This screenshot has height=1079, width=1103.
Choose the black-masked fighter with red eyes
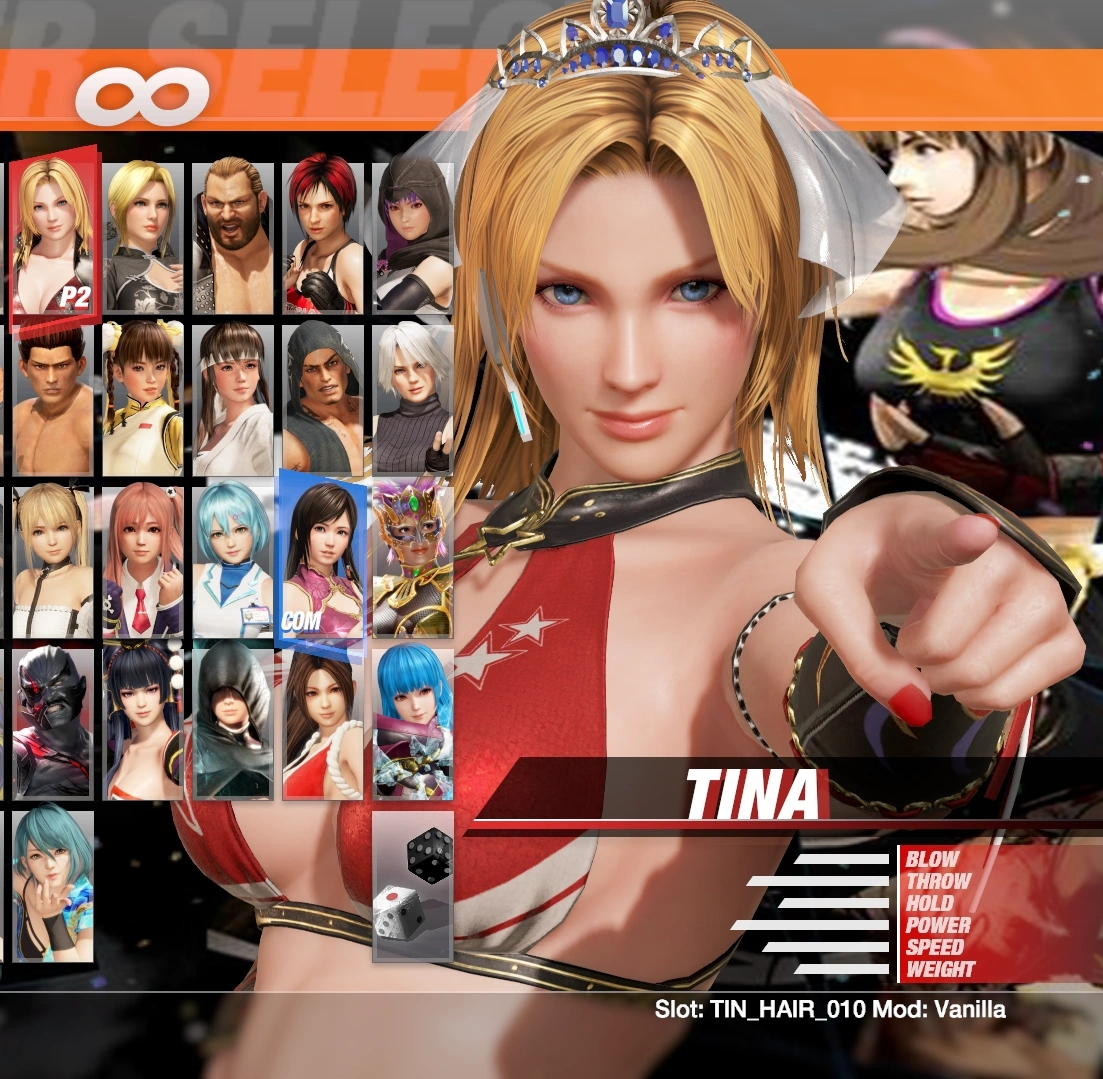coord(53,722)
